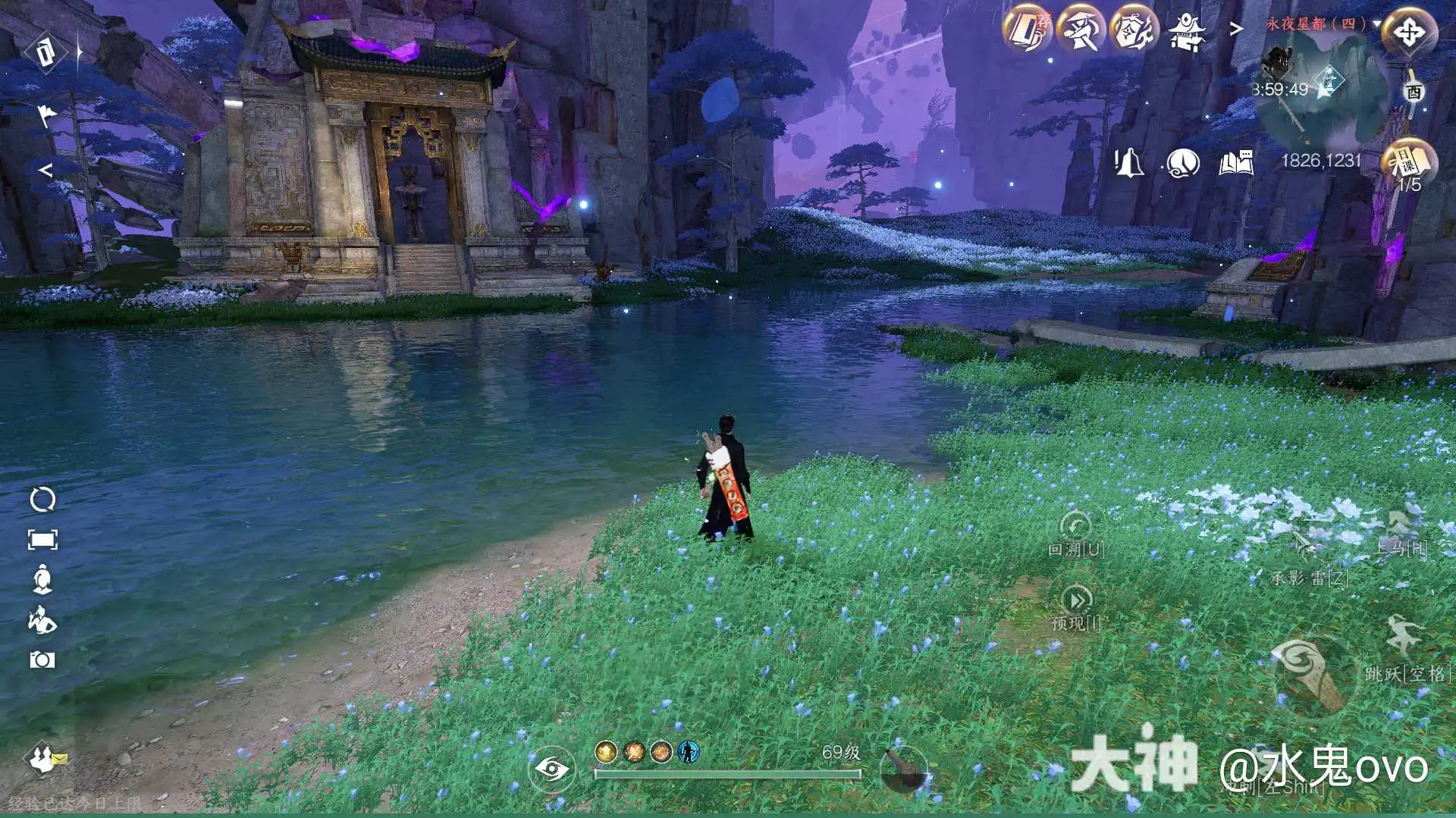Open the pavilion building icon
Viewport: 1456px width, 818px height.
(1186, 32)
